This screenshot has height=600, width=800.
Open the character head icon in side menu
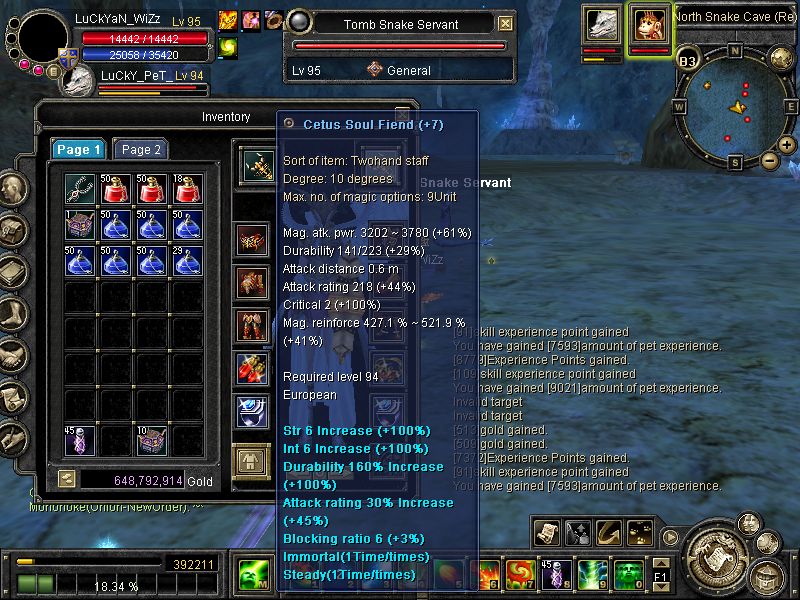[x=12, y=190]
